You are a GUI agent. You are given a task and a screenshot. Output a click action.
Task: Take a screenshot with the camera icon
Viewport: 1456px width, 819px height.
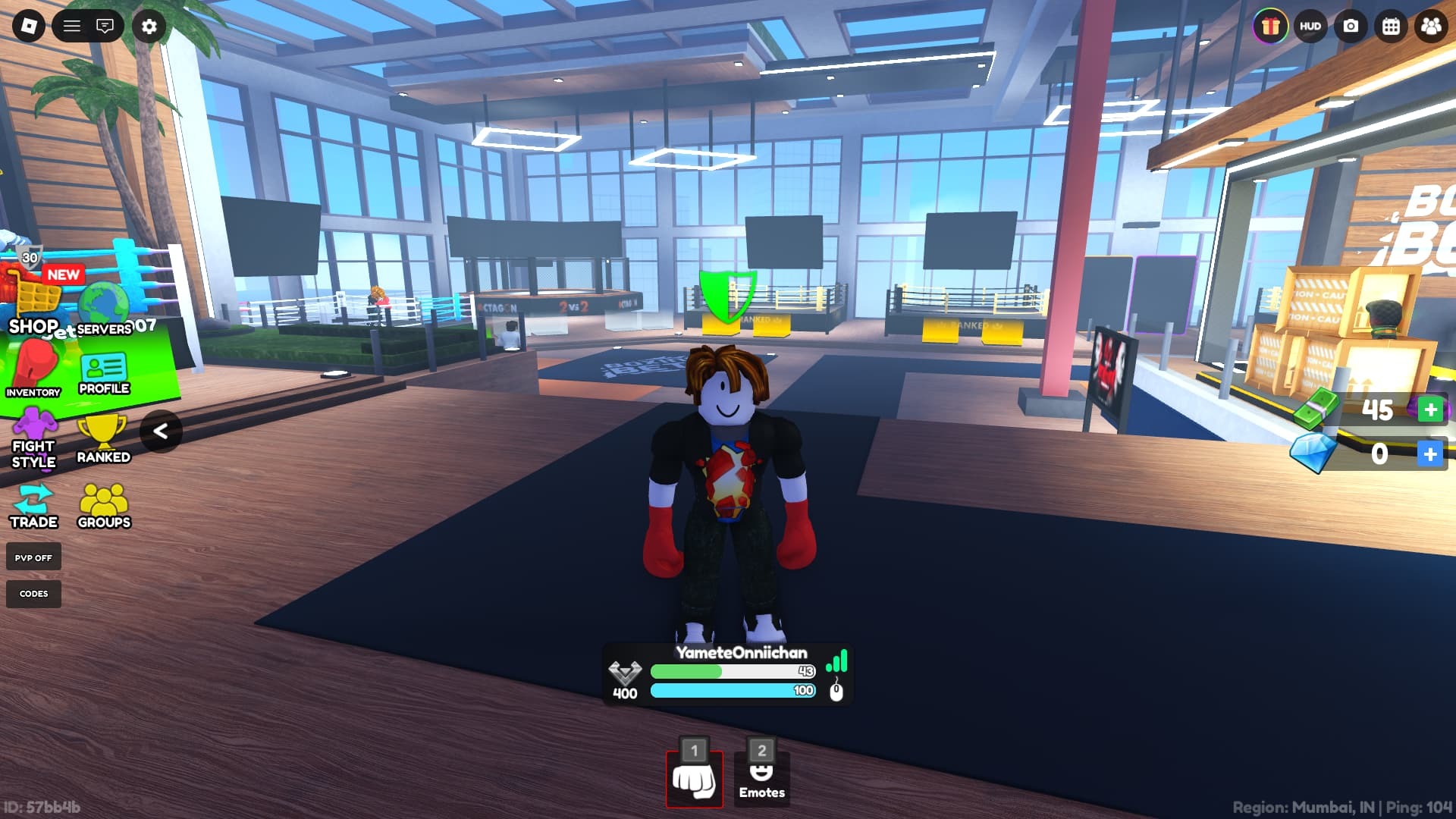point(1350,27)
